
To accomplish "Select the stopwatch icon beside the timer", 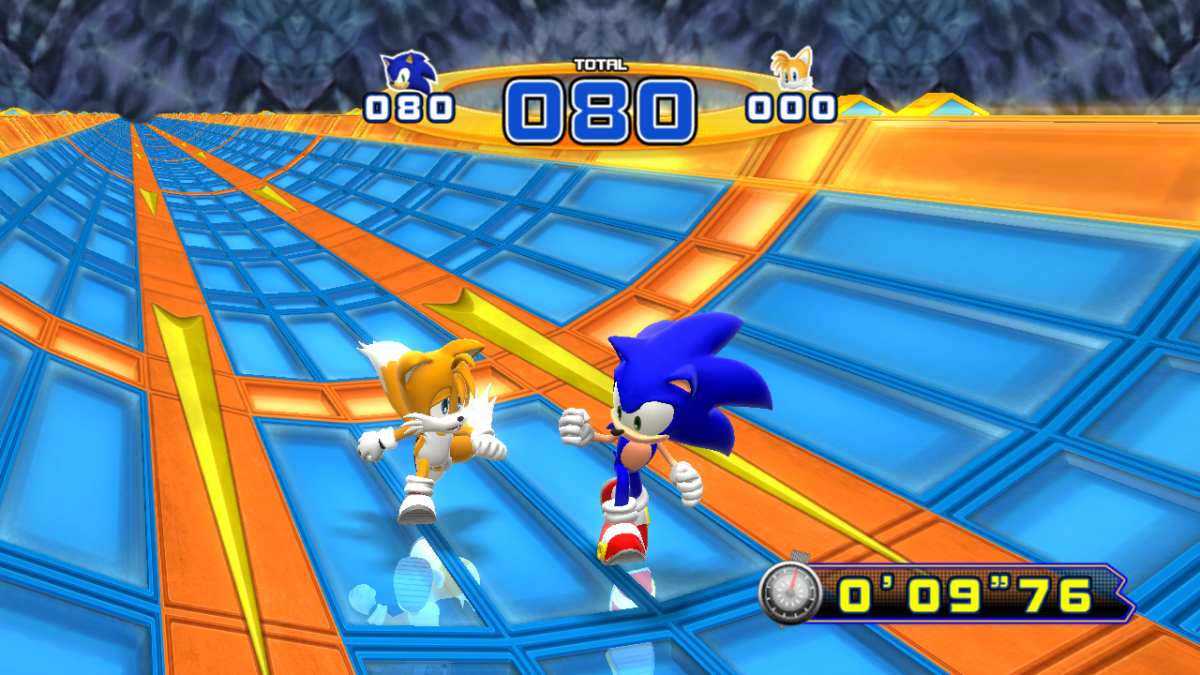I will (x=790, y=592).
